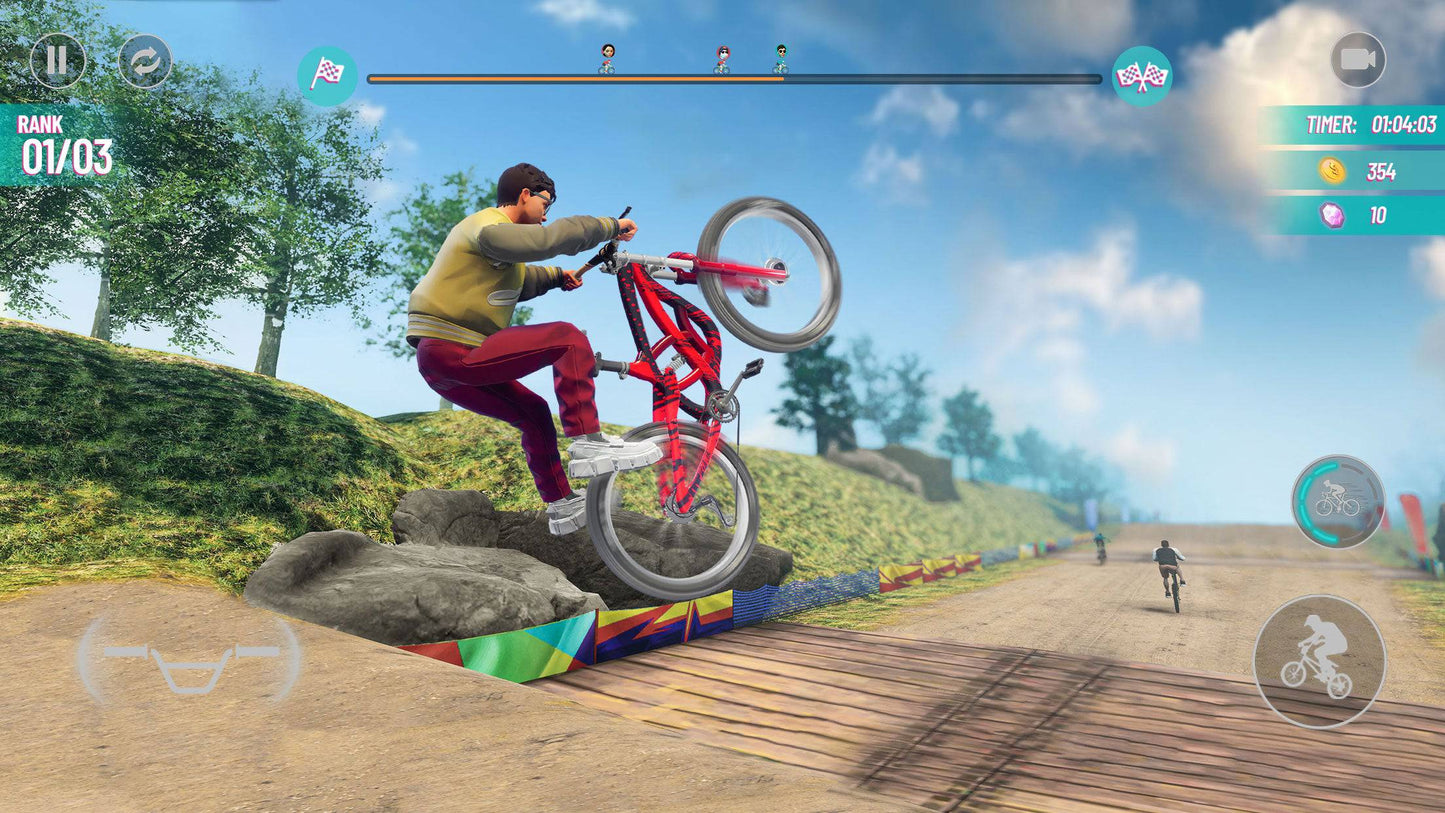The image size is (1445, 813).
Task: Tap the wheelie stunt button
Action: (x=1319, y=661)
